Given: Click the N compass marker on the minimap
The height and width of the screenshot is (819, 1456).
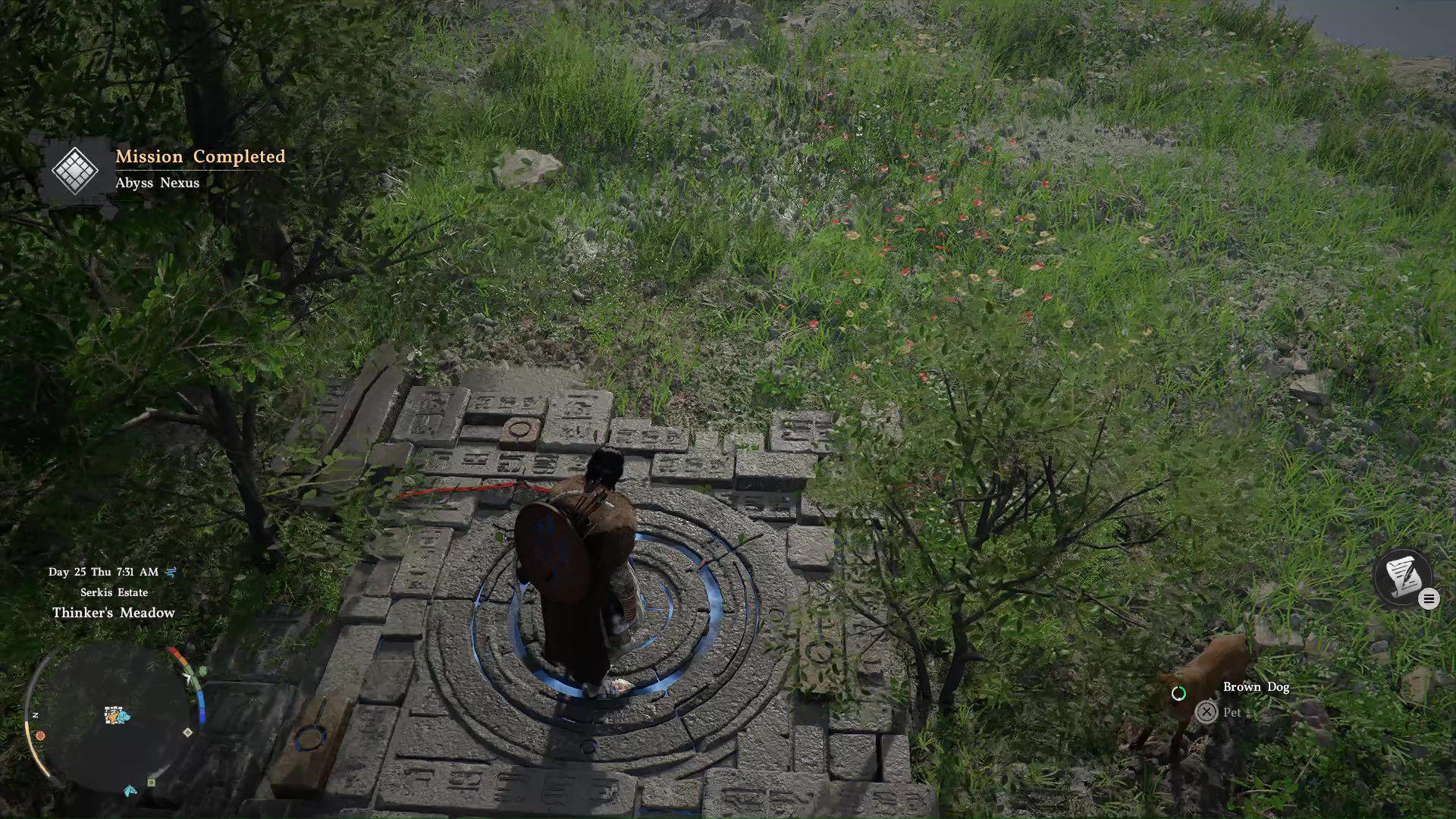Looking at the screenshot, I should coord(36,714).
